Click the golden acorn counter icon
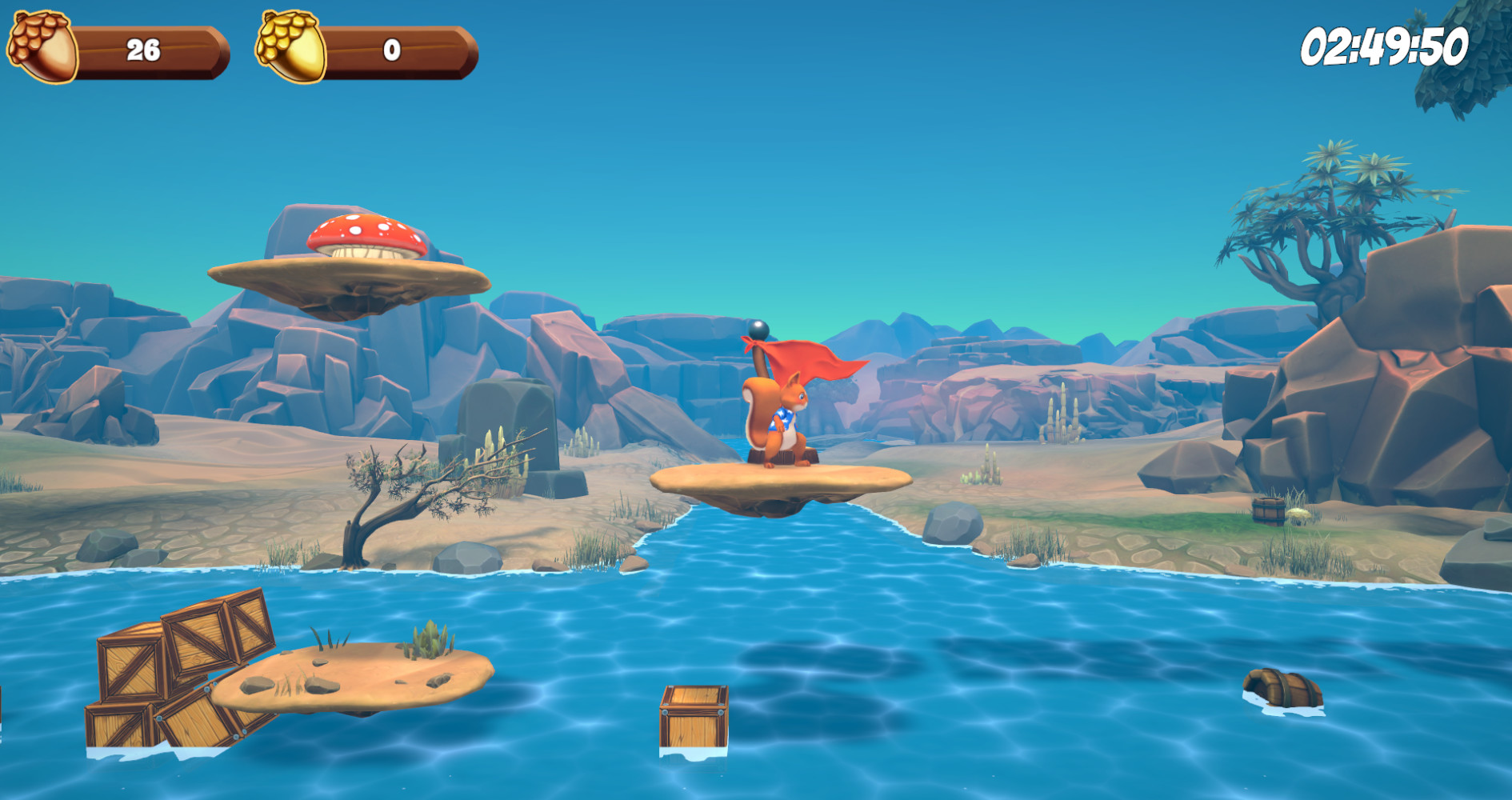This screenshot has height=800, width=1512. pos(288,46)
